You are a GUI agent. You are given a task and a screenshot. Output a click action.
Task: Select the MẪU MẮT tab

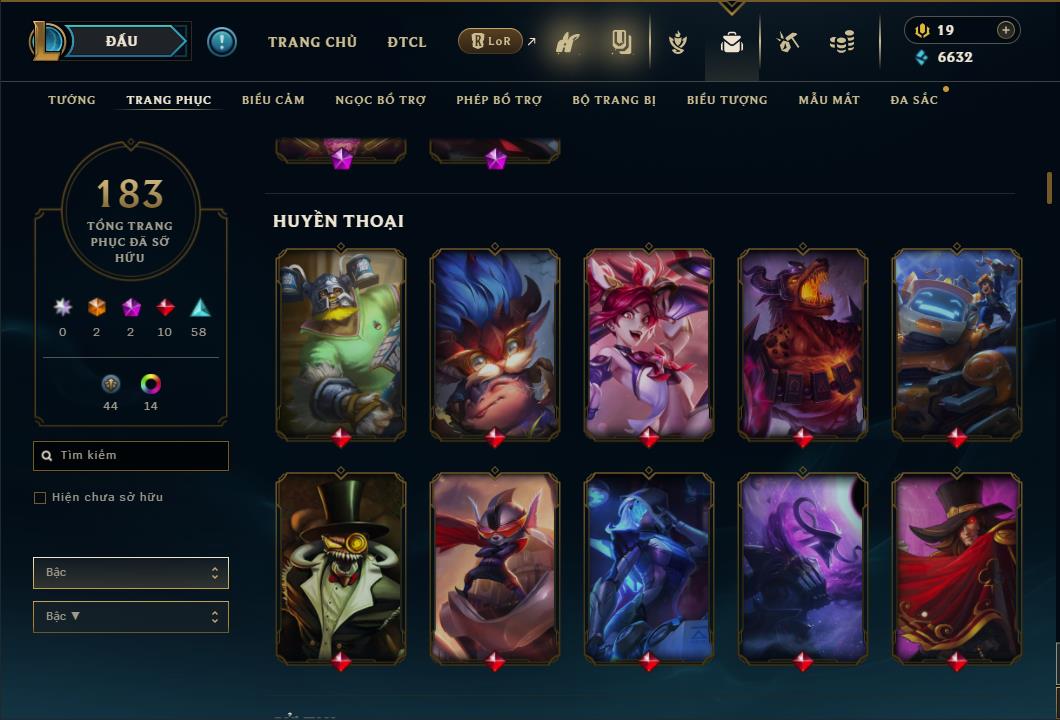(x=829, y=100)
